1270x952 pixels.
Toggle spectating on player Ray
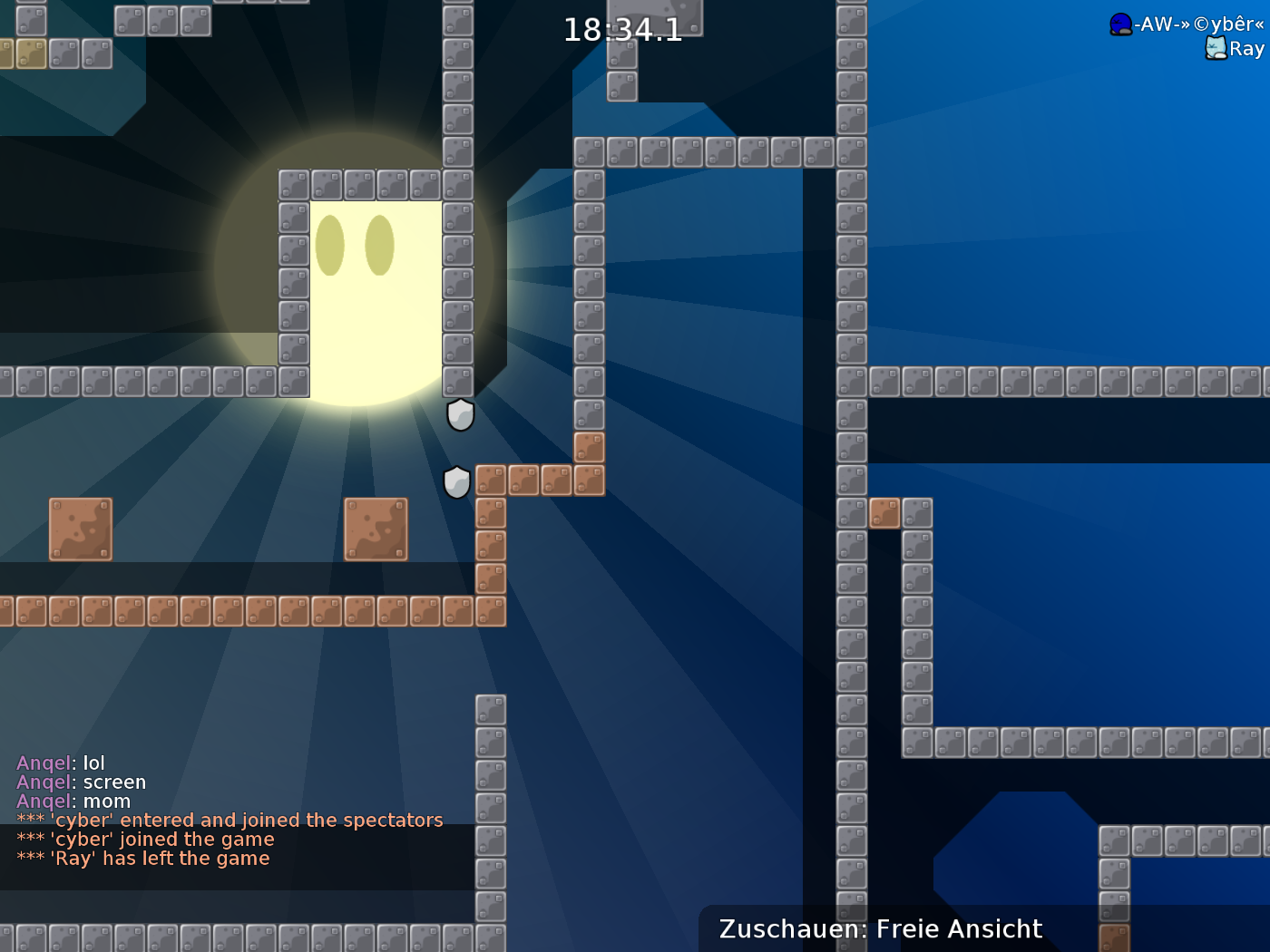1244,49
